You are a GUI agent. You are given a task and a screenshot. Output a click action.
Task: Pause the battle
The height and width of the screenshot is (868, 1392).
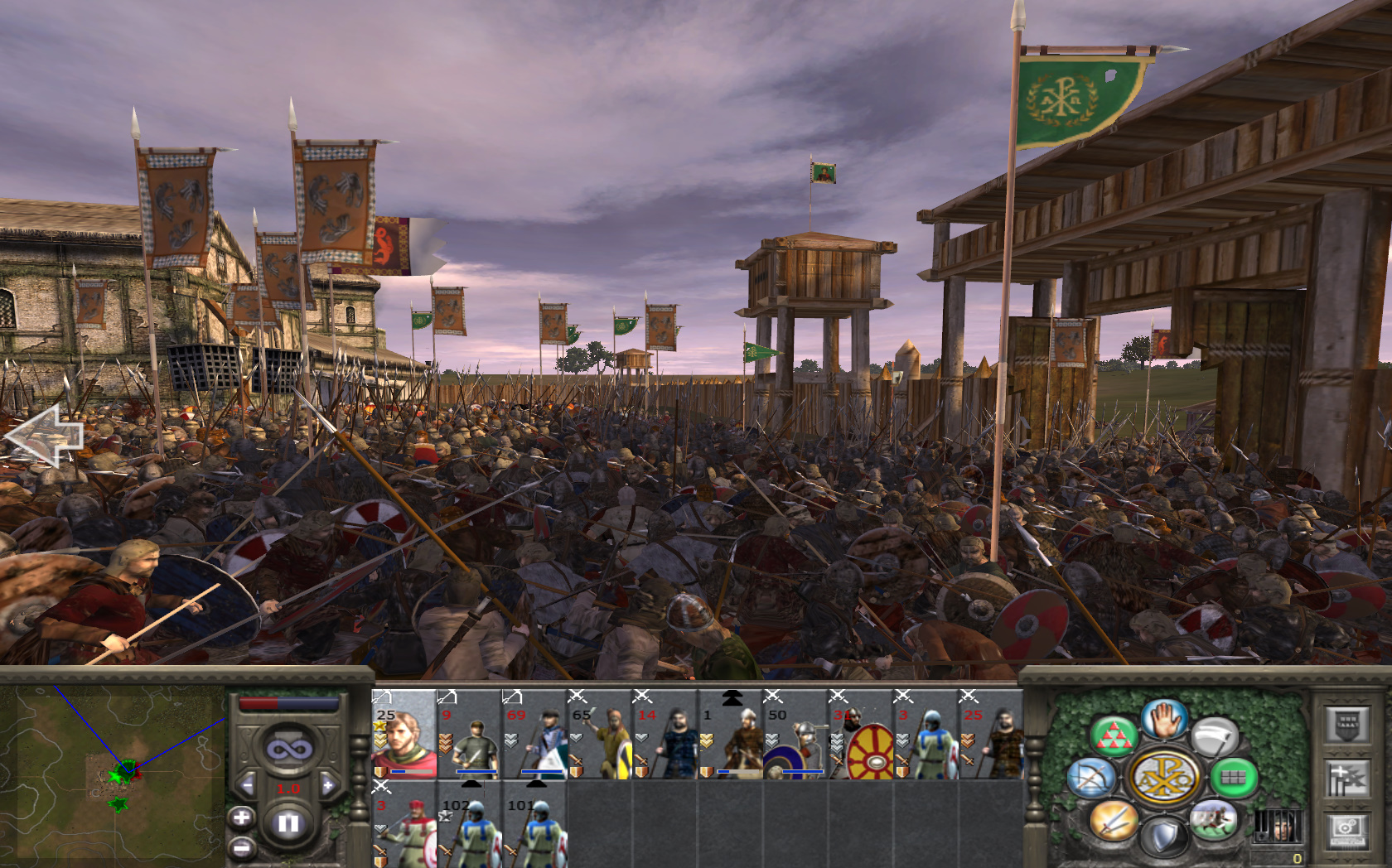(288, 823)
